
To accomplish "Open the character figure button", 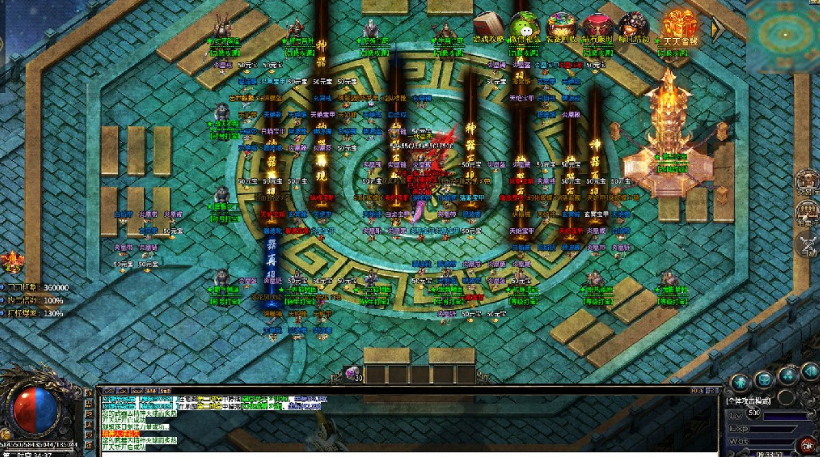I will tap(738, 381).
